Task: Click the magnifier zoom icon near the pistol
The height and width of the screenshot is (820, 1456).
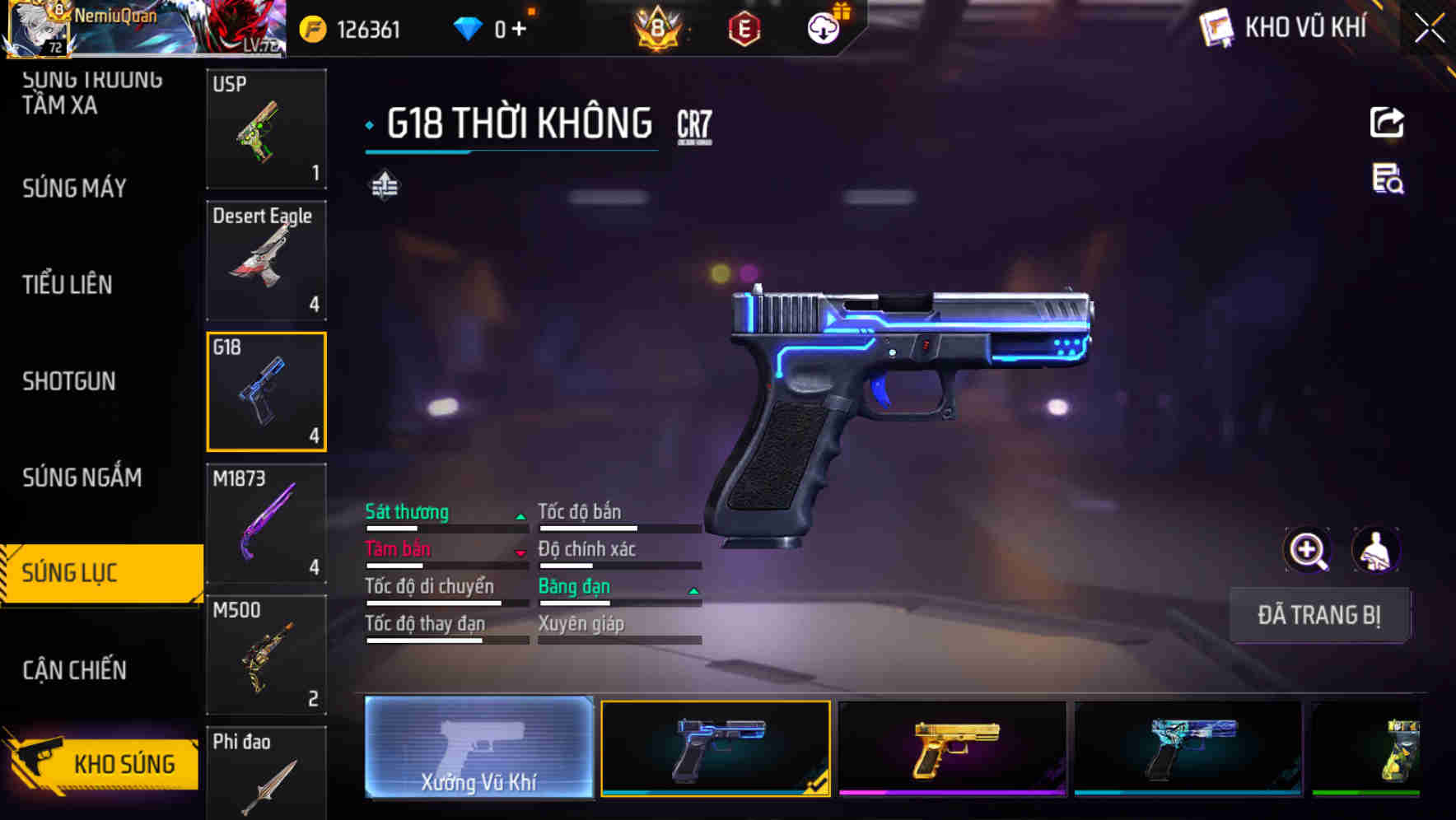Action: pyautogui.click(x=1308, y=550)
